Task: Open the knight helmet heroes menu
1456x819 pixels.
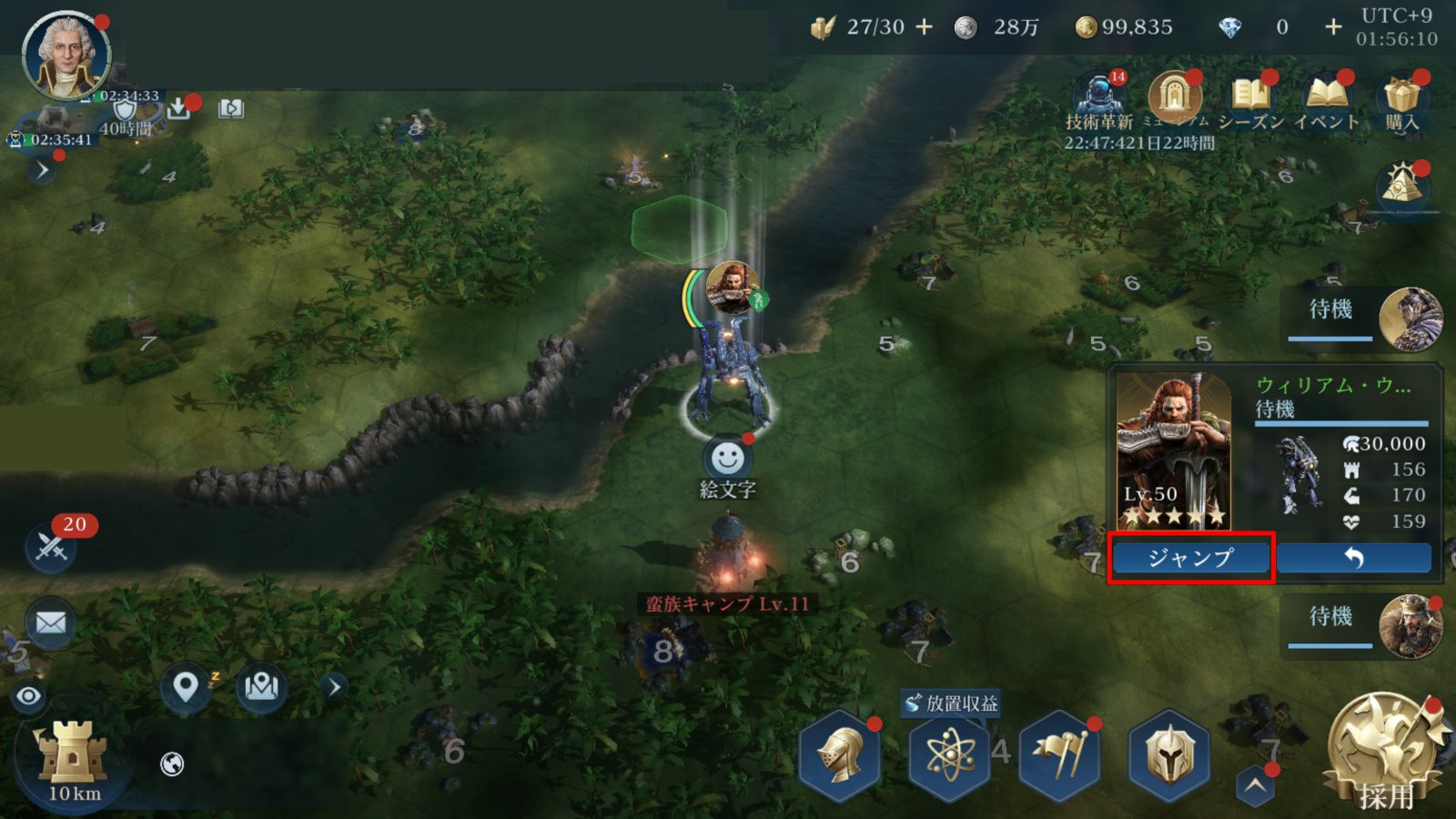Action: (x=840, y=755)
